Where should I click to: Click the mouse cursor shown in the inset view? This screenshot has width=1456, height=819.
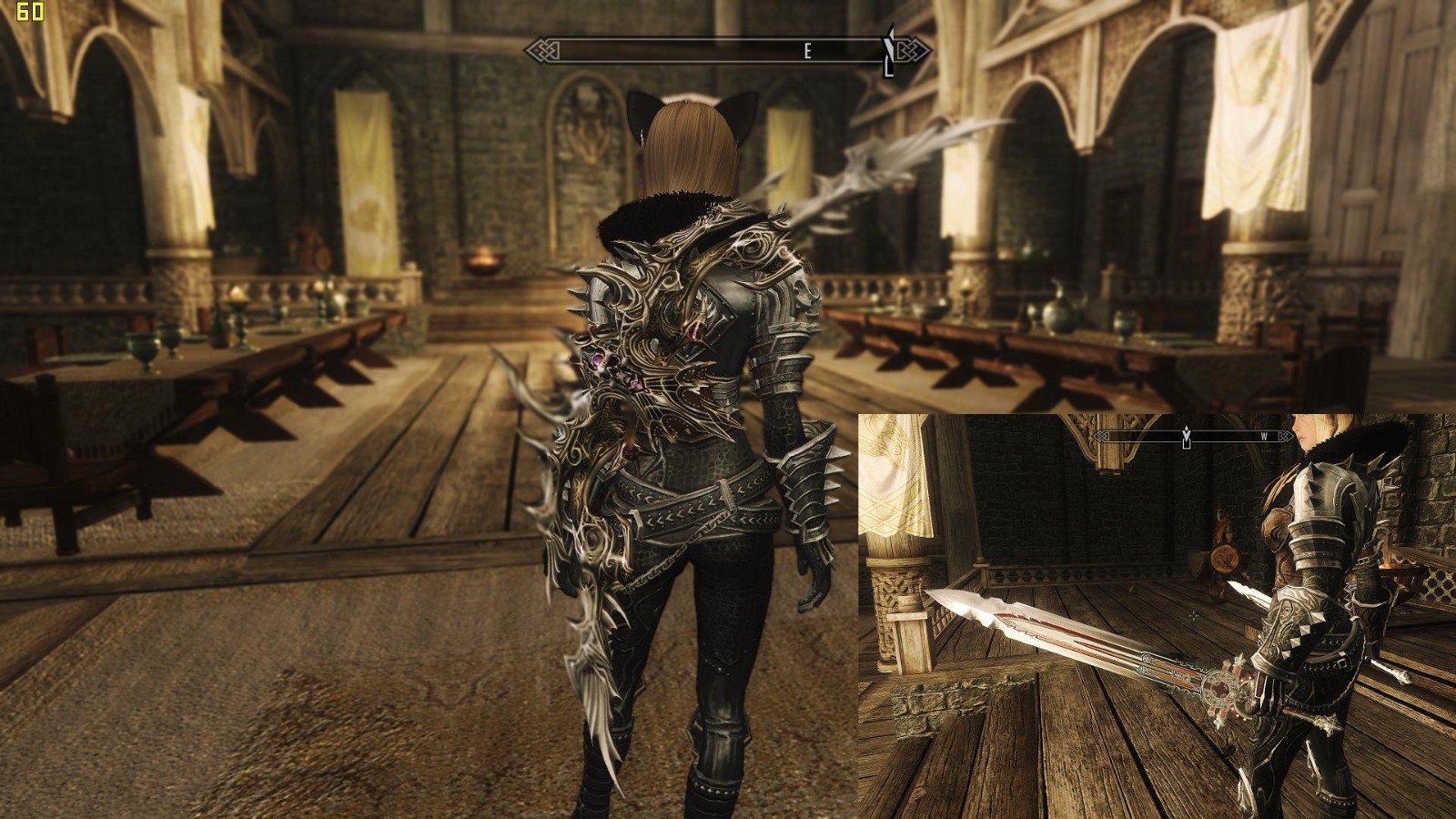1192,615
